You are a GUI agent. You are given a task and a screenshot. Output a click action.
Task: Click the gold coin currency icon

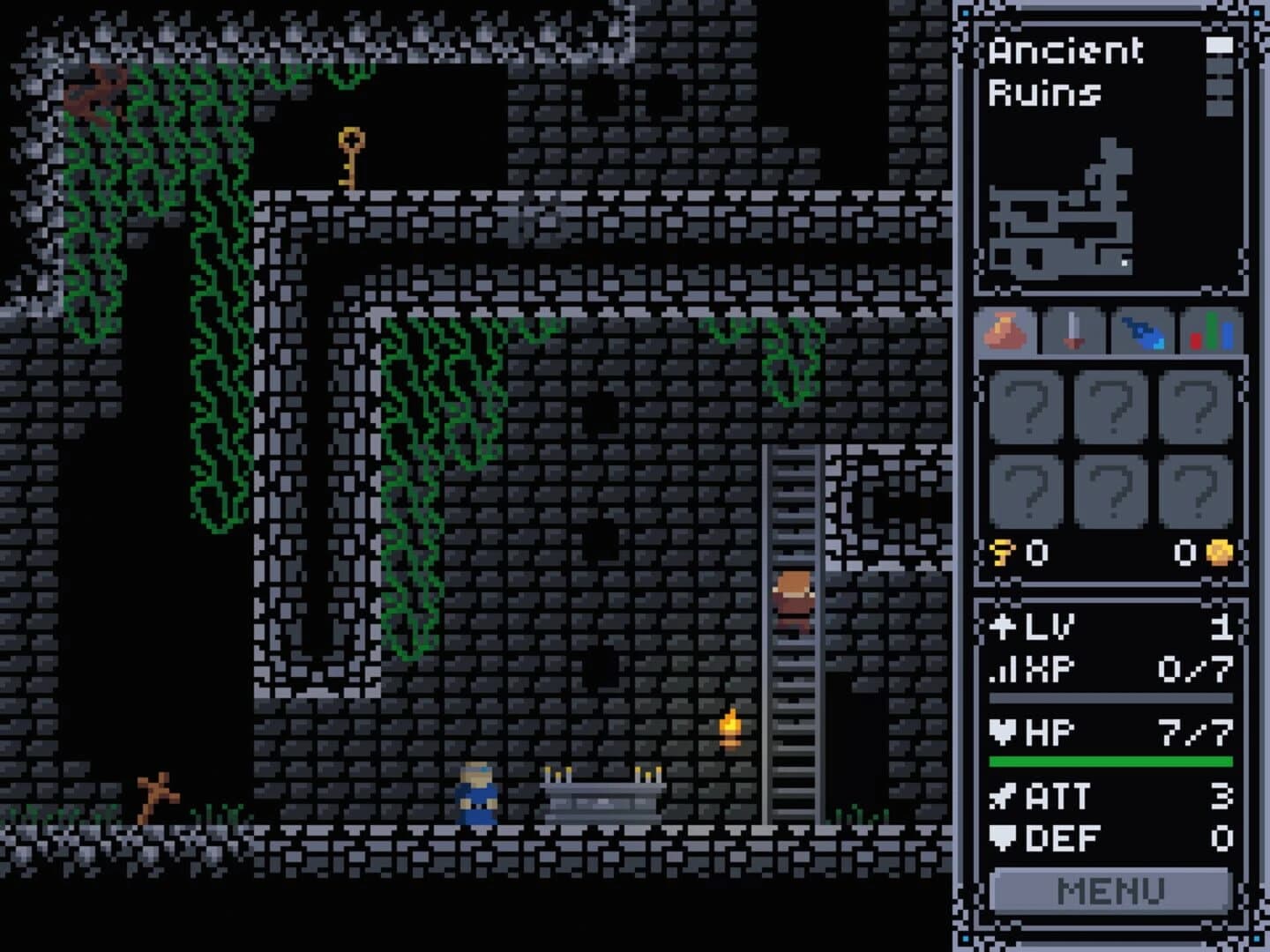[x=1220, y=552]
